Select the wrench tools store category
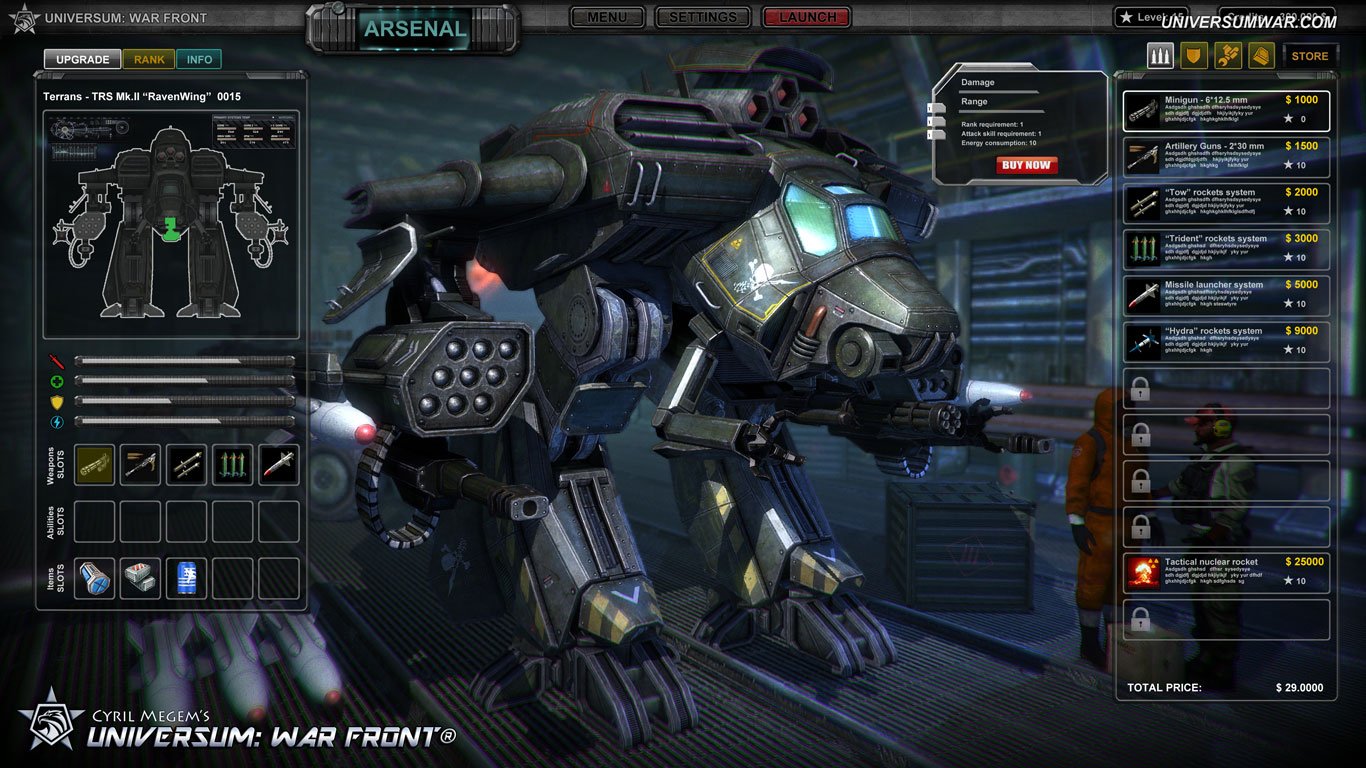1366x768 pixels. (1227, 56)
